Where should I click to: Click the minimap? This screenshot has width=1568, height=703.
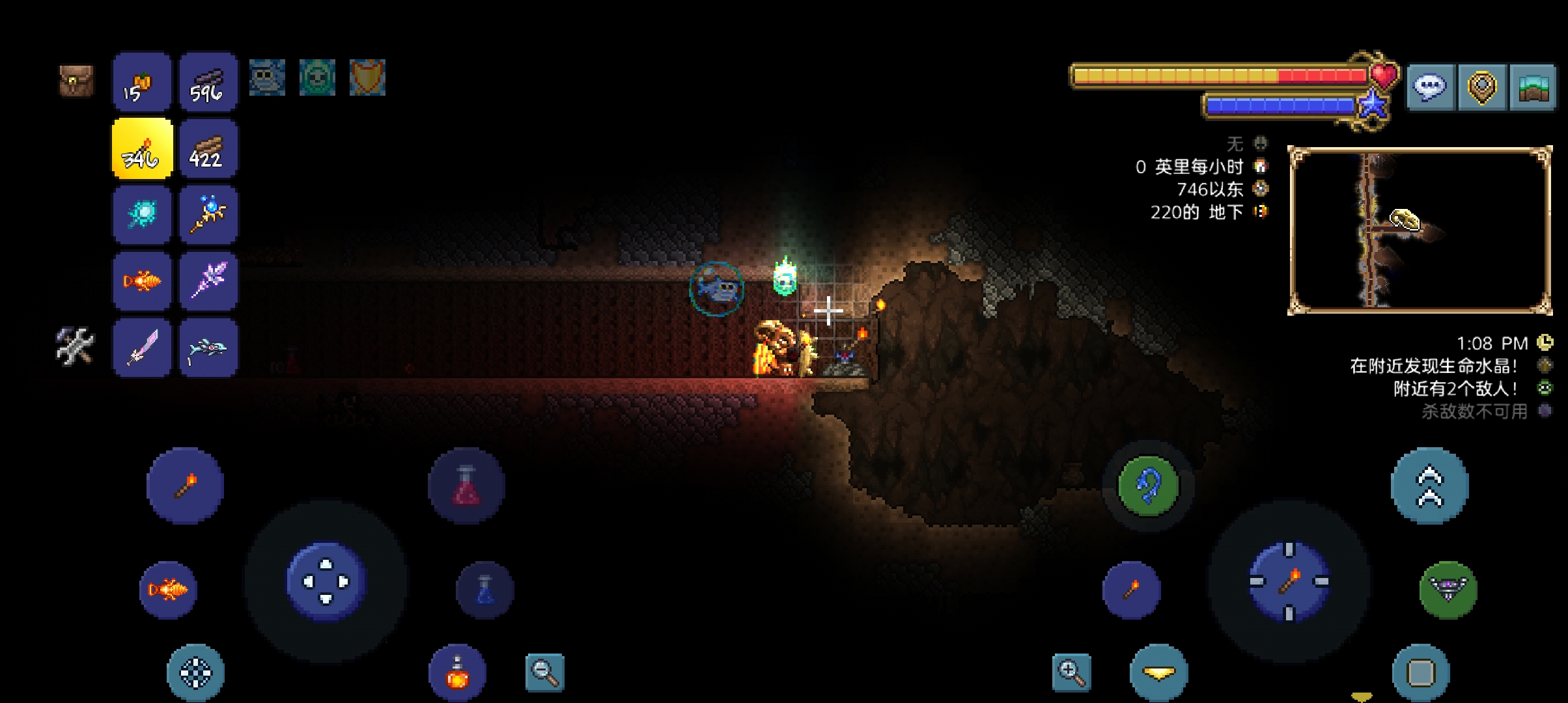pyautogui.click(x=1420, y=230)
